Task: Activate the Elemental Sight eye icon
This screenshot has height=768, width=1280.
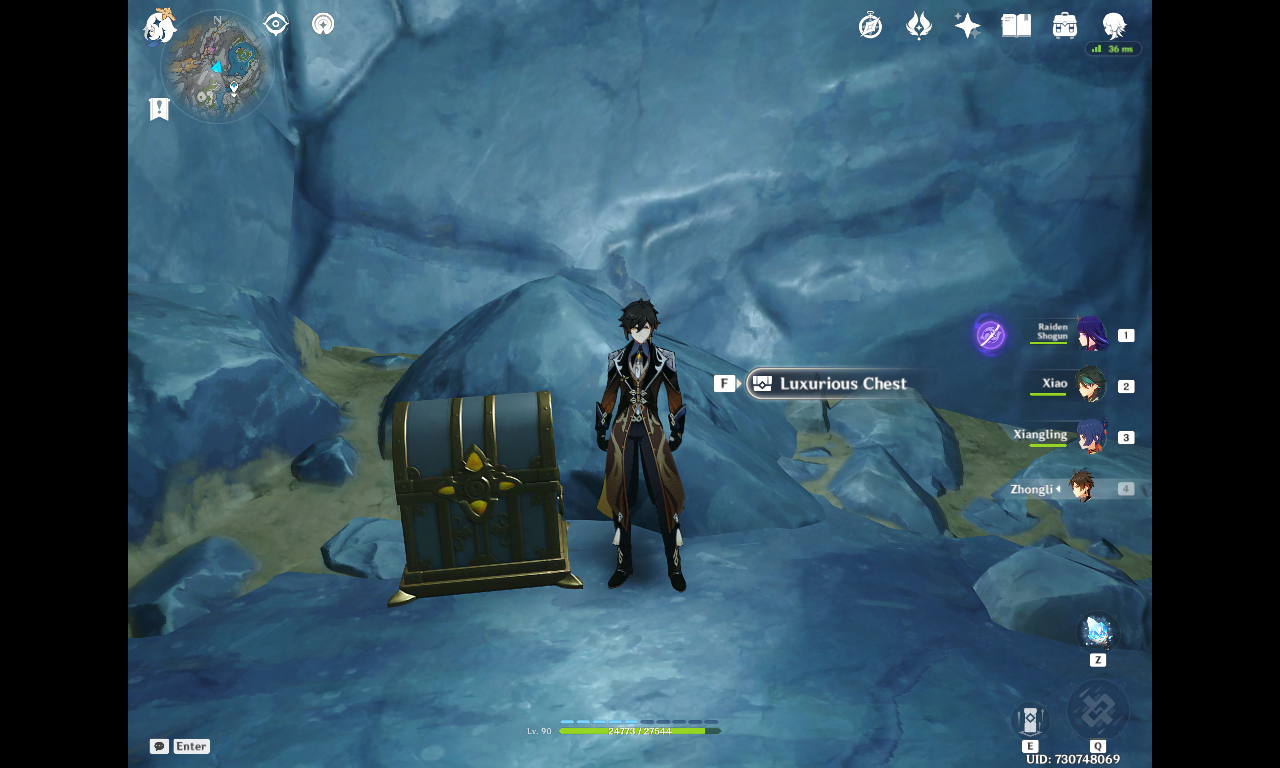Action: pos(274,23)
